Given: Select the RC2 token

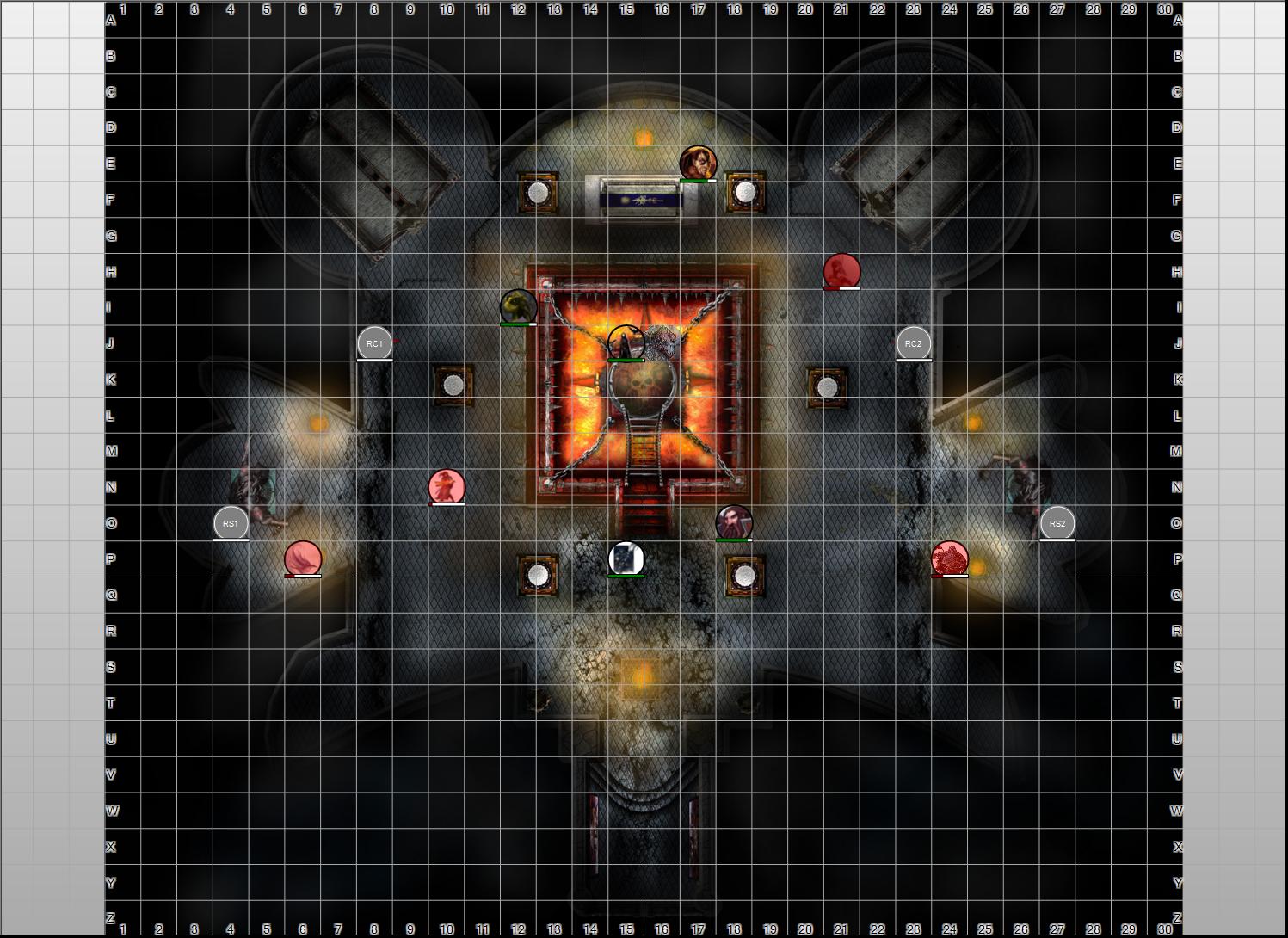Looking at the screenshot, I should [913, 343].
